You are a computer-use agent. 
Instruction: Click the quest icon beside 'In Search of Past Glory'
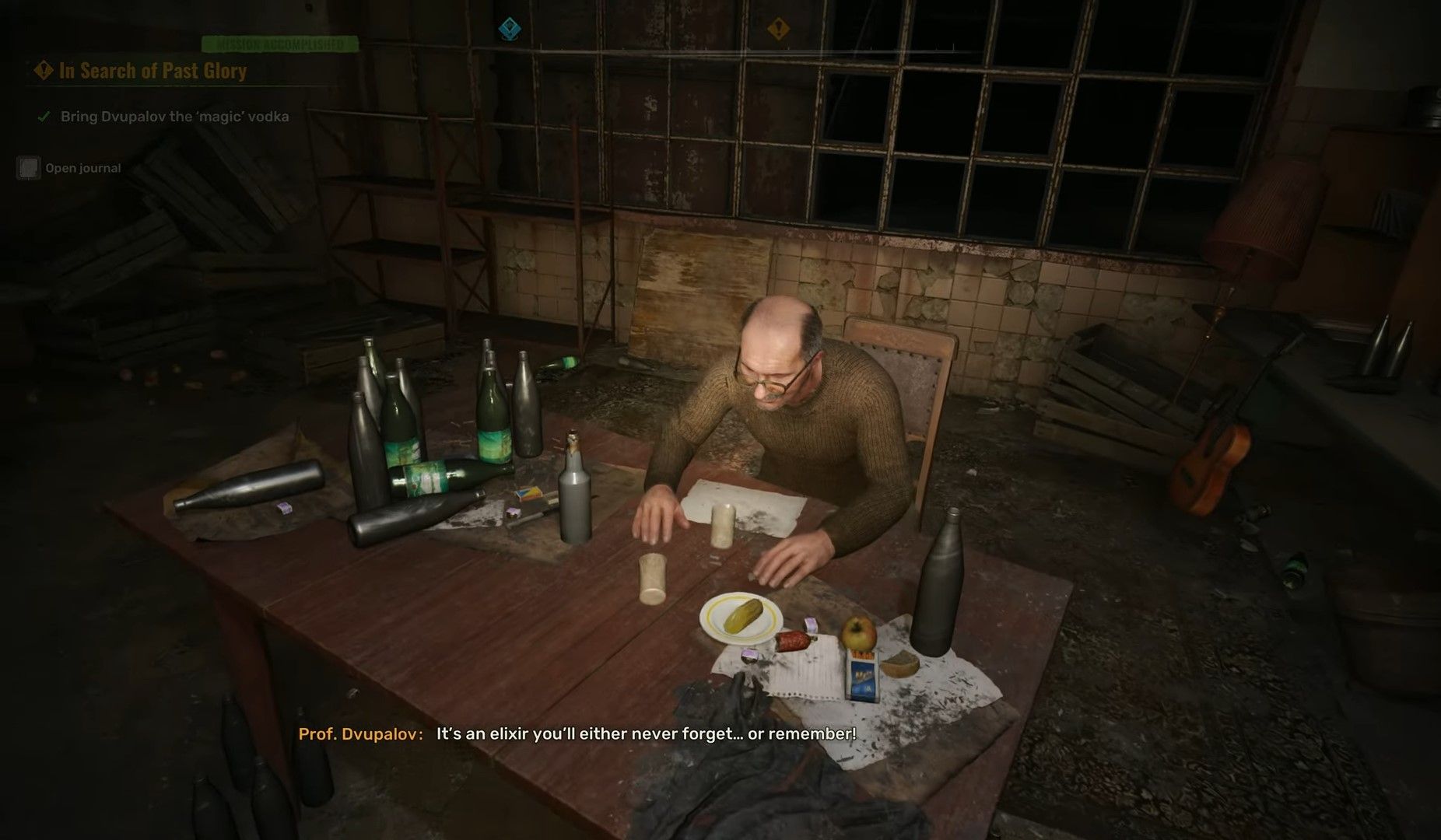click(x=43, y=72)
